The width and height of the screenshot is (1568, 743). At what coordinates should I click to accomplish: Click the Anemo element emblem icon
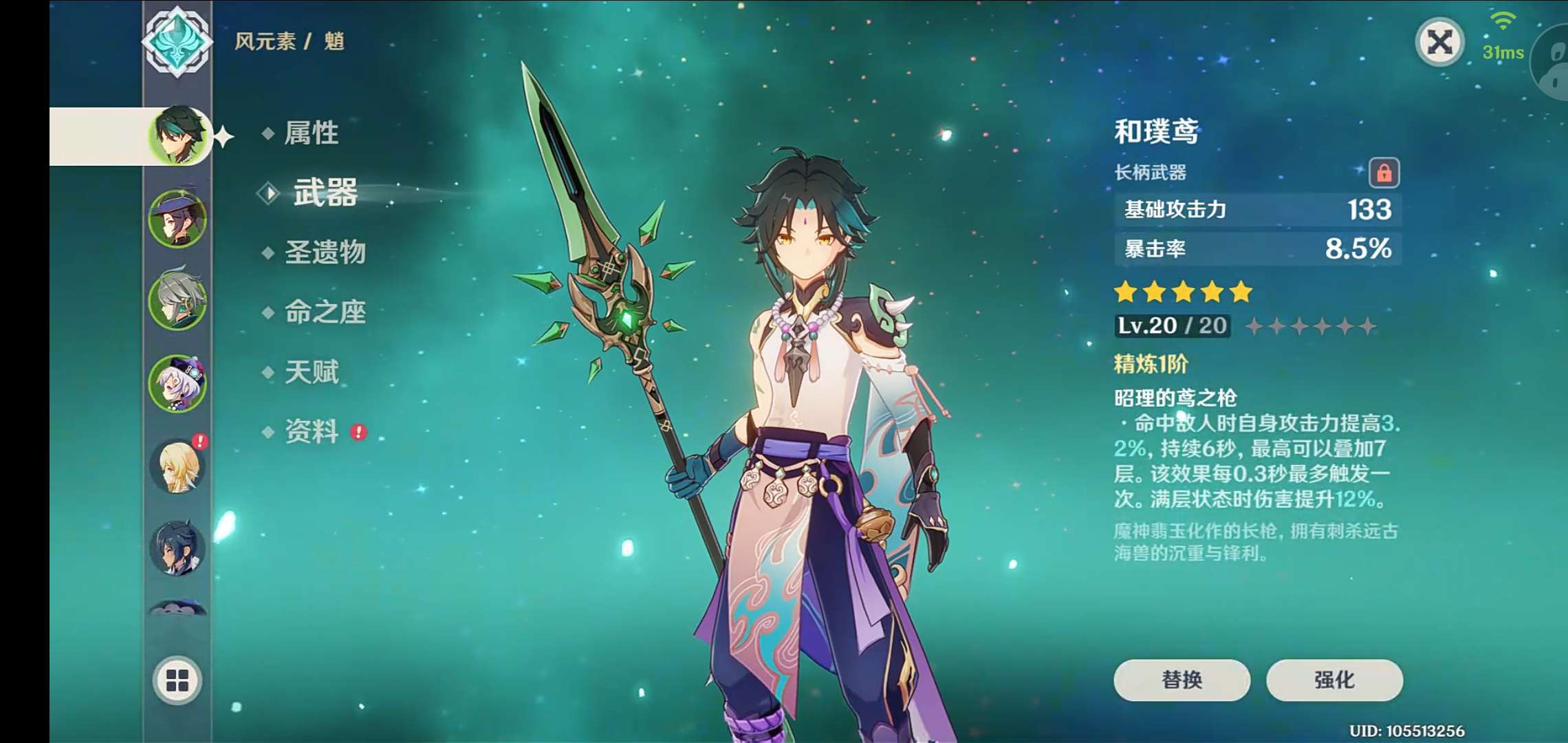[x=177, y=41]
